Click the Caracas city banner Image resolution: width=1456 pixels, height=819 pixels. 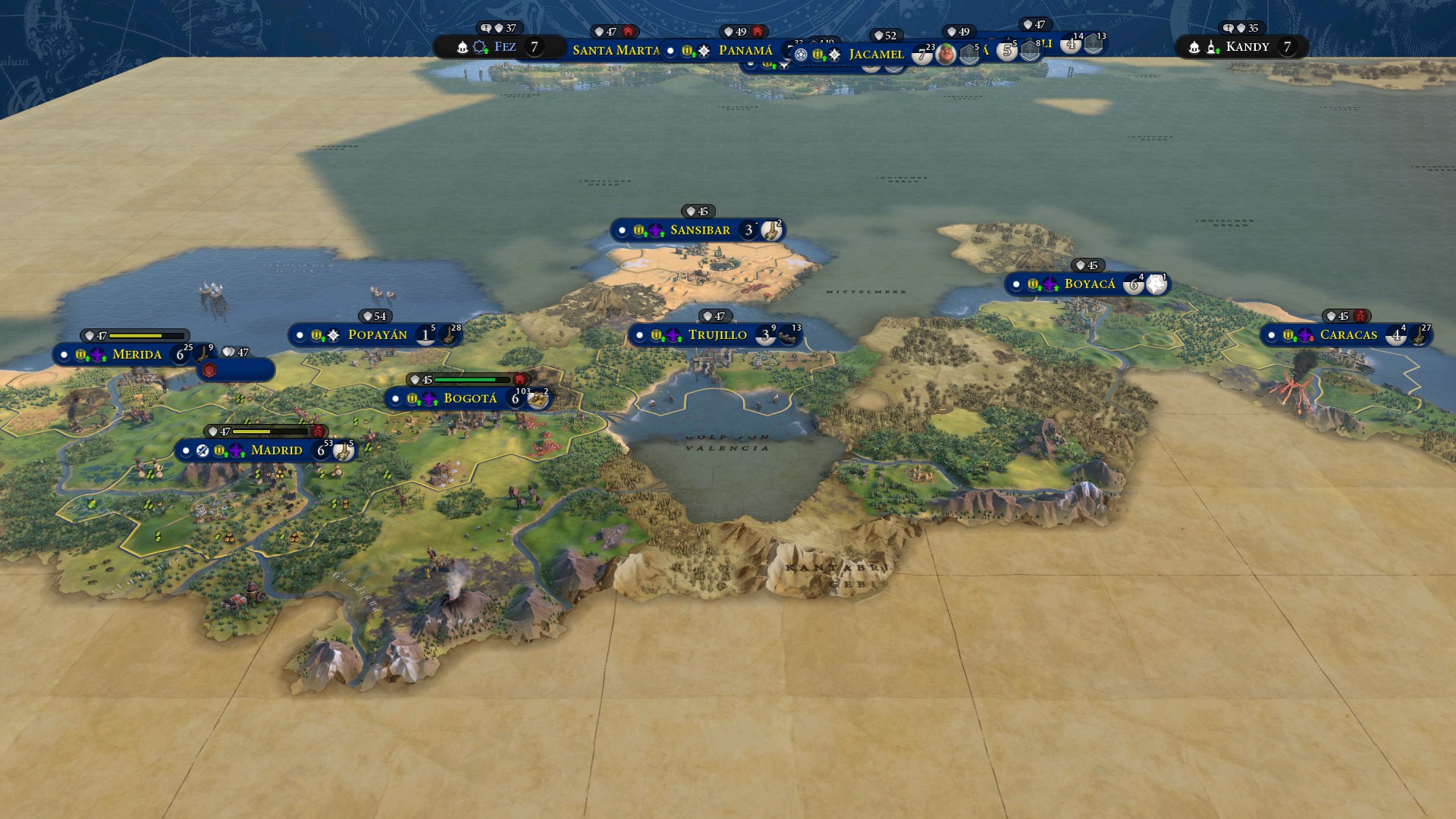[1348, 334]
